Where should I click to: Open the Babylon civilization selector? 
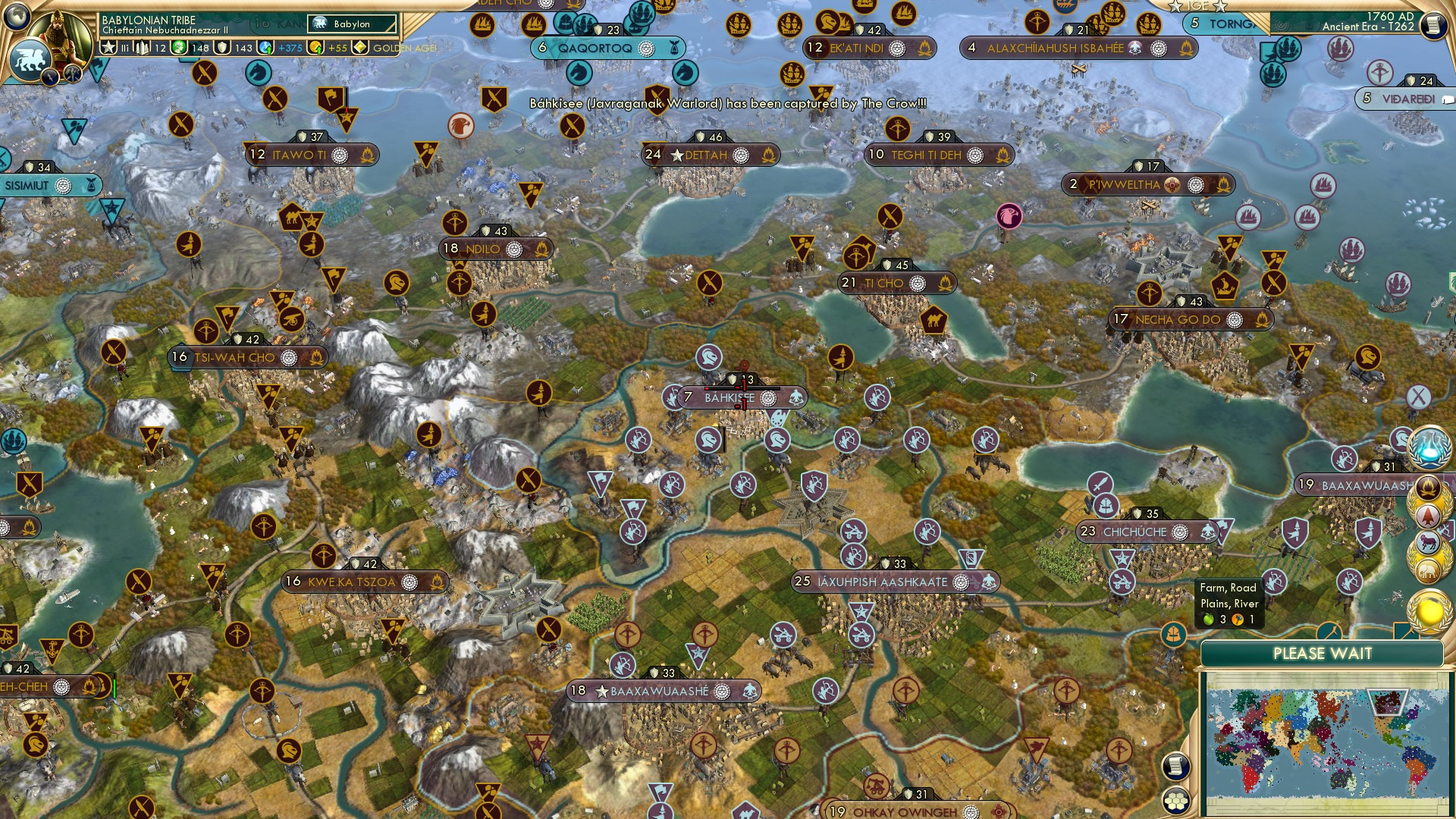coord(353,24)
